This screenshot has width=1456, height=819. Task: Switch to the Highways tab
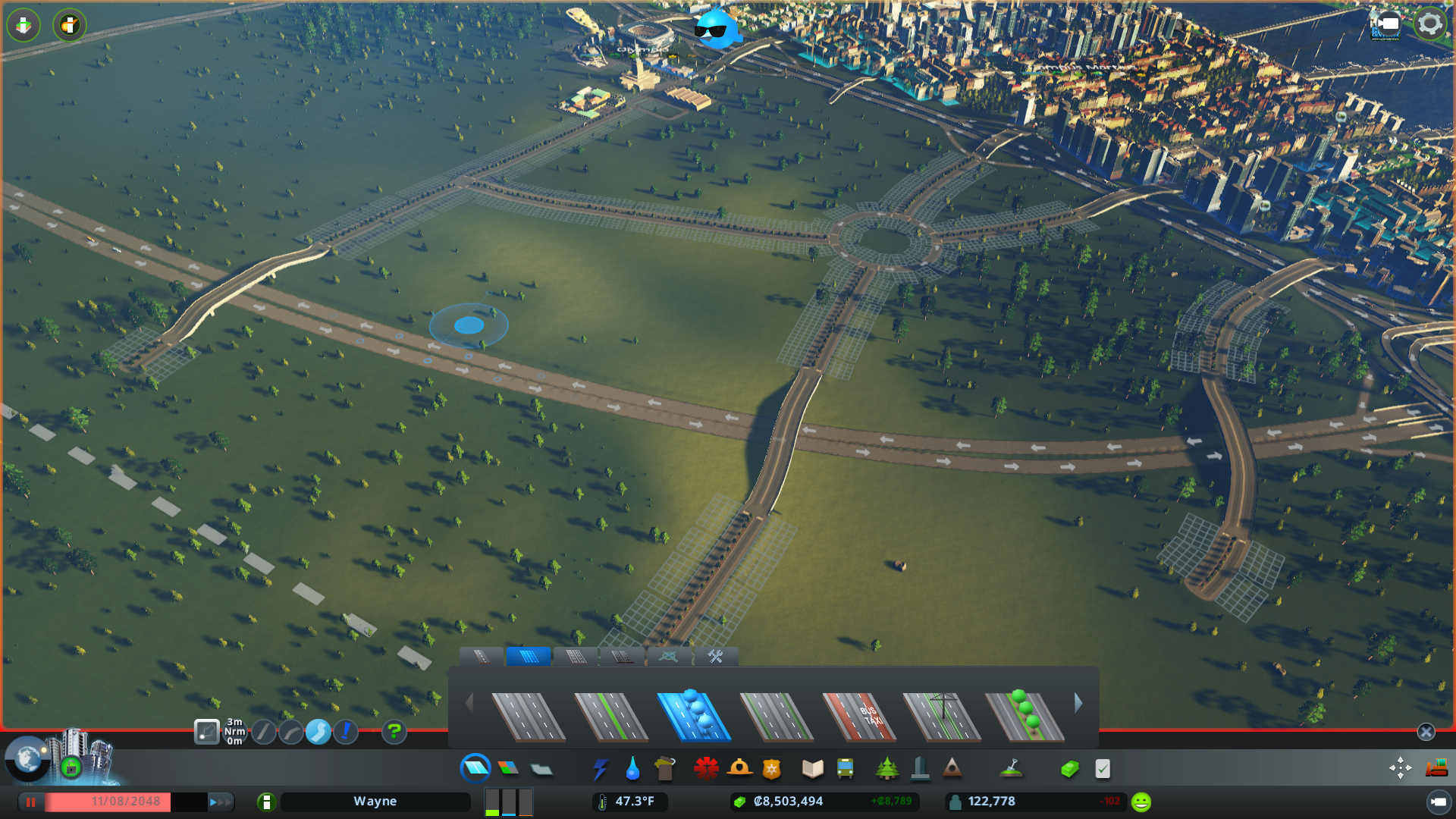tap(623, 657)
